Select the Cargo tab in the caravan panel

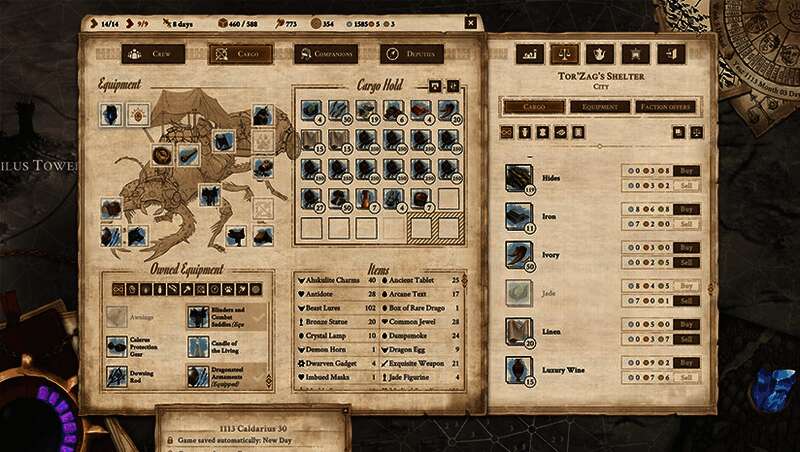(x=240, y=54)
